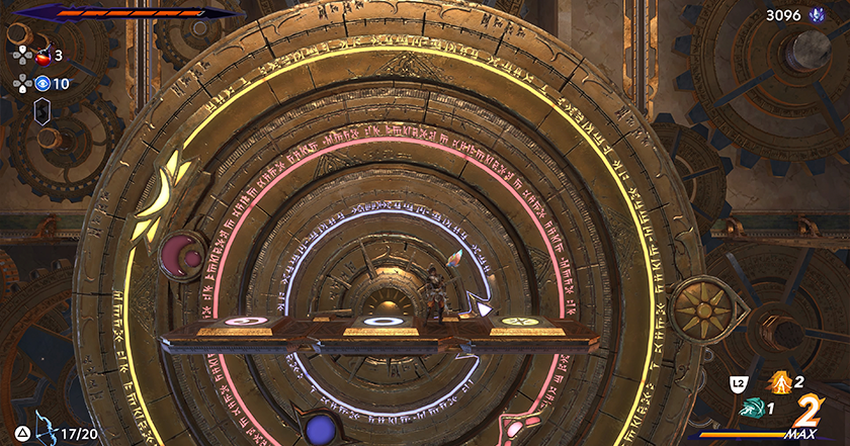Activate the teal dashing figure Athra surge
The image size is (850, 446).
click(x=751, y=408)
